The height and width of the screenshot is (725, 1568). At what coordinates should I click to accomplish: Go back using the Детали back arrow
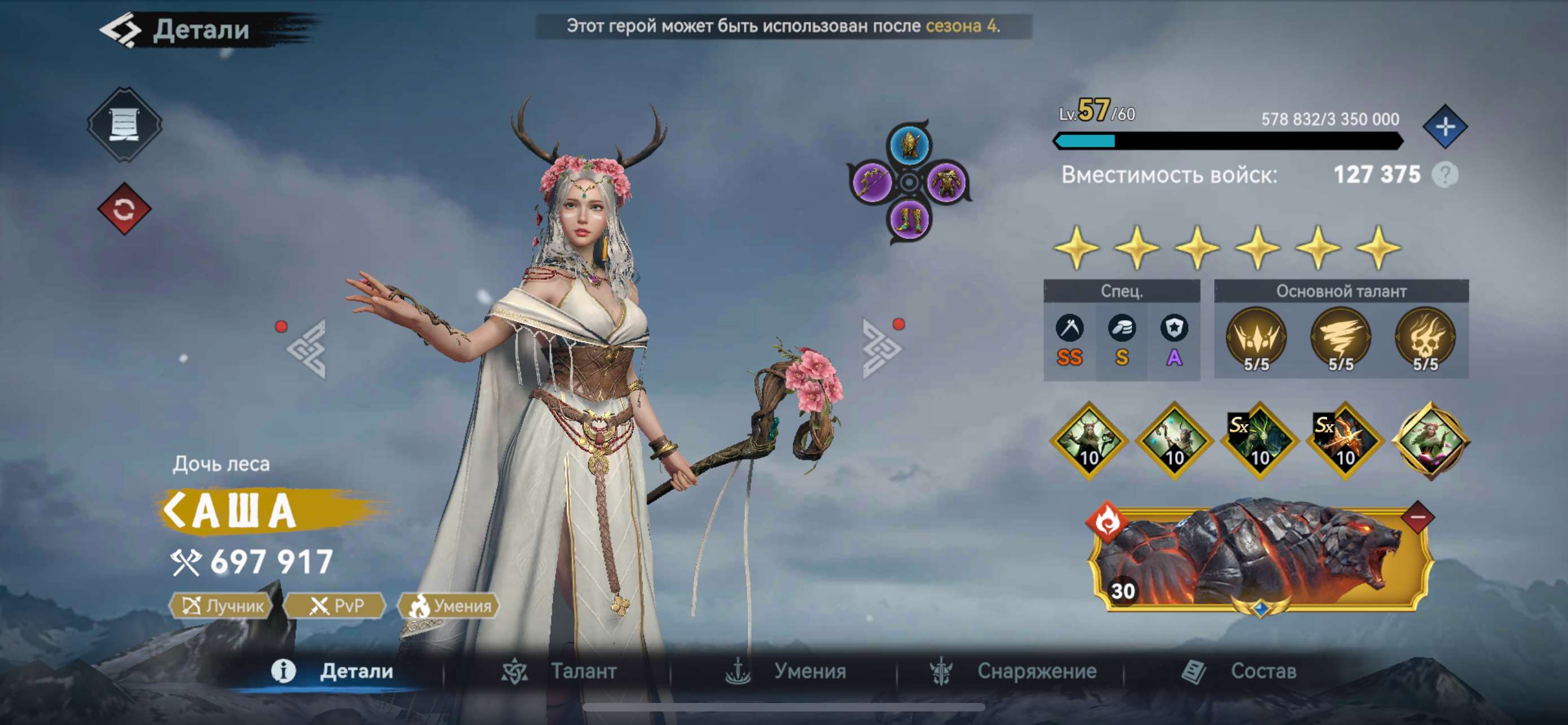point(121,30)
